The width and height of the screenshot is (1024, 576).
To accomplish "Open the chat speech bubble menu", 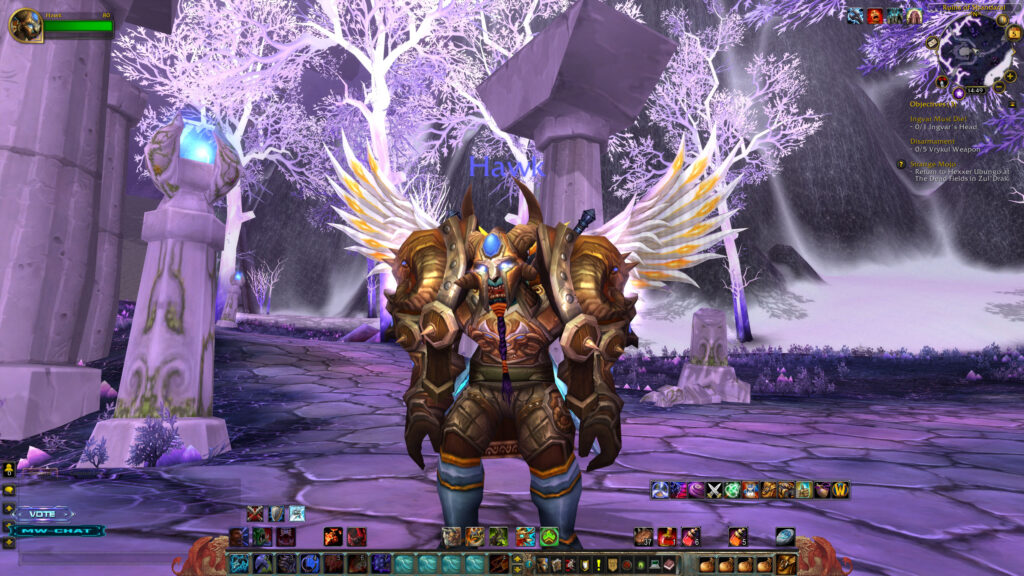I will pyautogui.click(x=9, y=490).
